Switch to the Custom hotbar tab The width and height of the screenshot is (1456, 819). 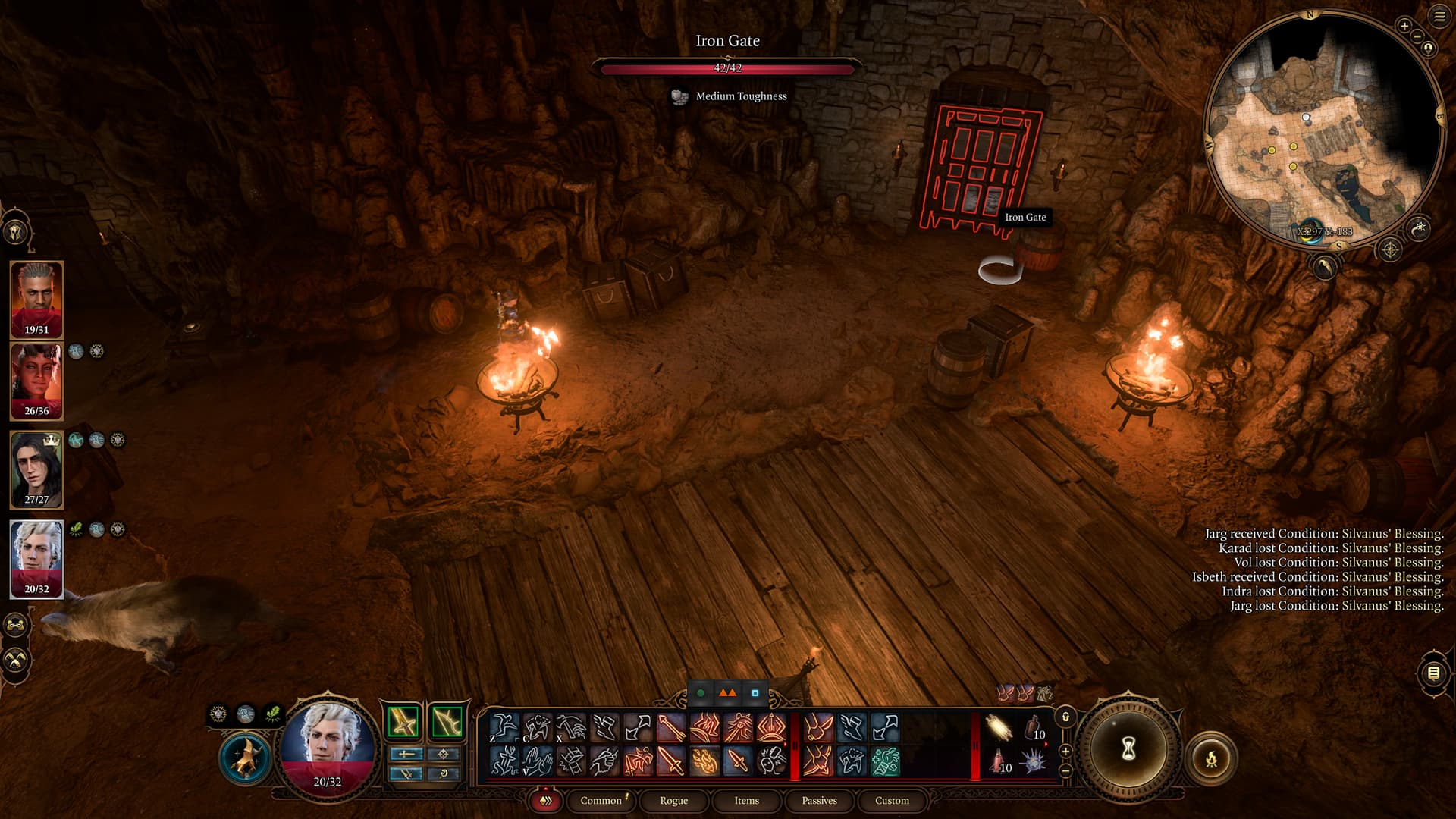pyautogui.click(x=892, y=800)
